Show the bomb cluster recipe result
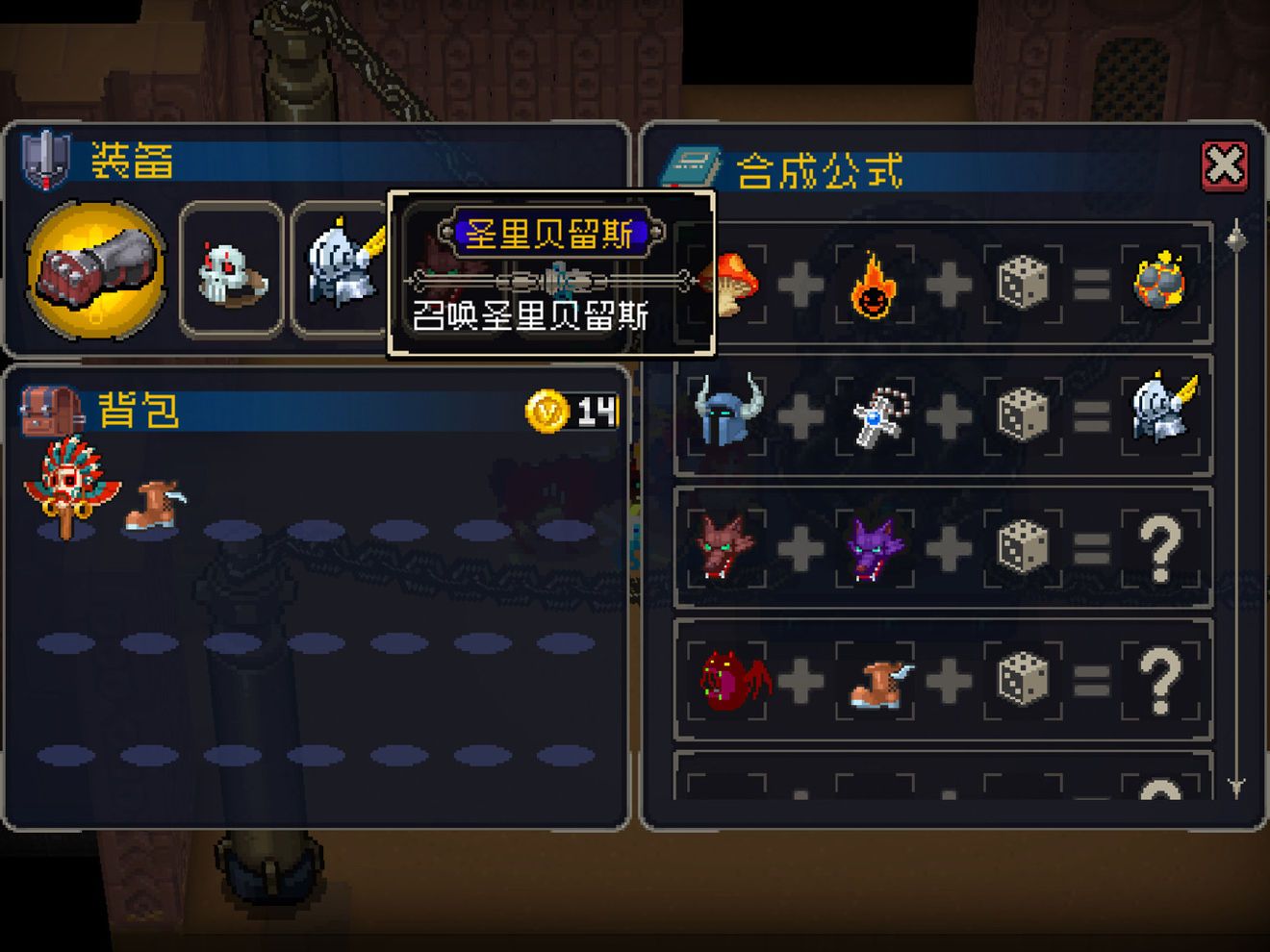 1160,283
